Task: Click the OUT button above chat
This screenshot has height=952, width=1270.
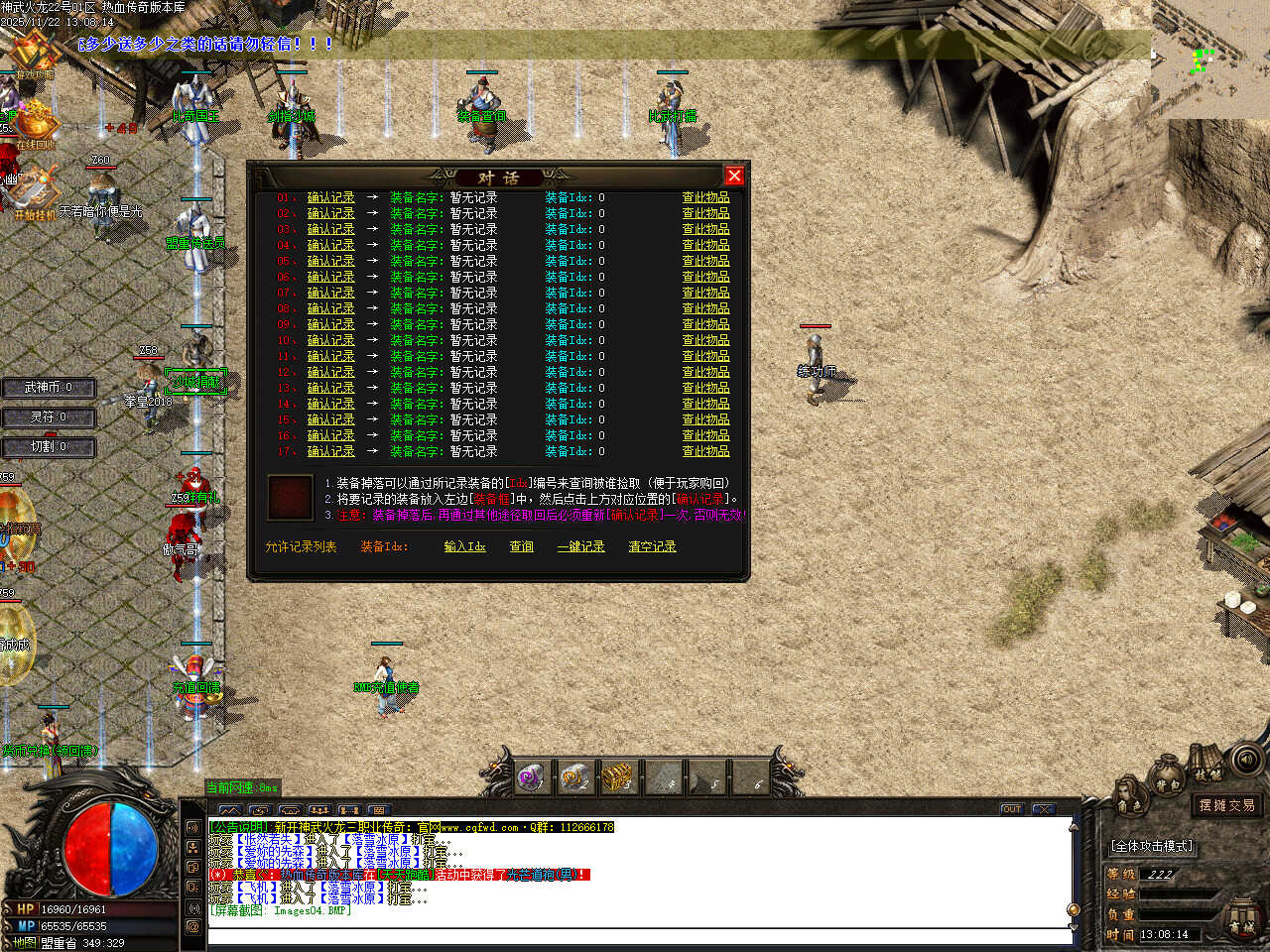Action: [1011, 809]
